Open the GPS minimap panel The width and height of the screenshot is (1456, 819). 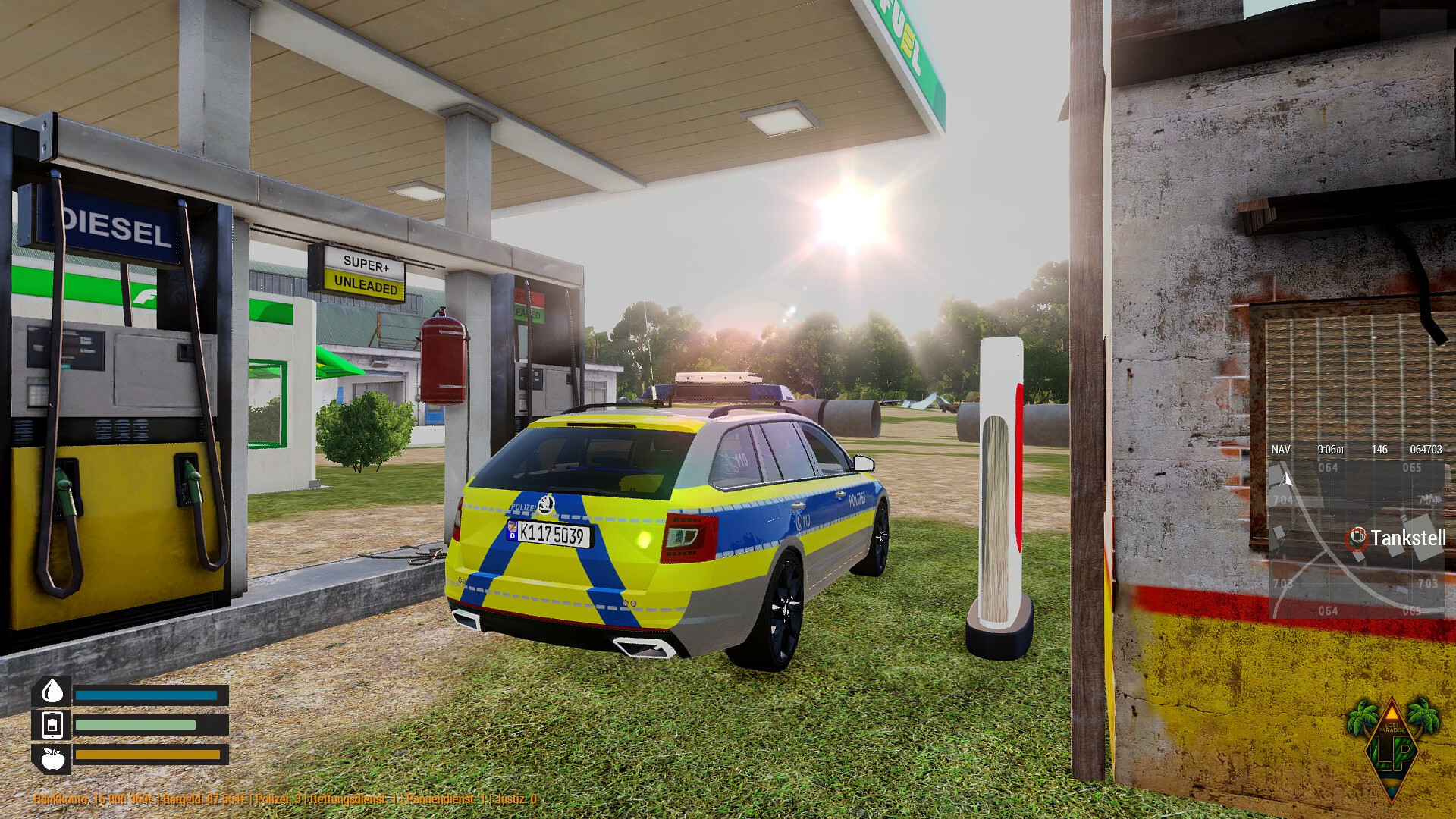click(1356, 531)
